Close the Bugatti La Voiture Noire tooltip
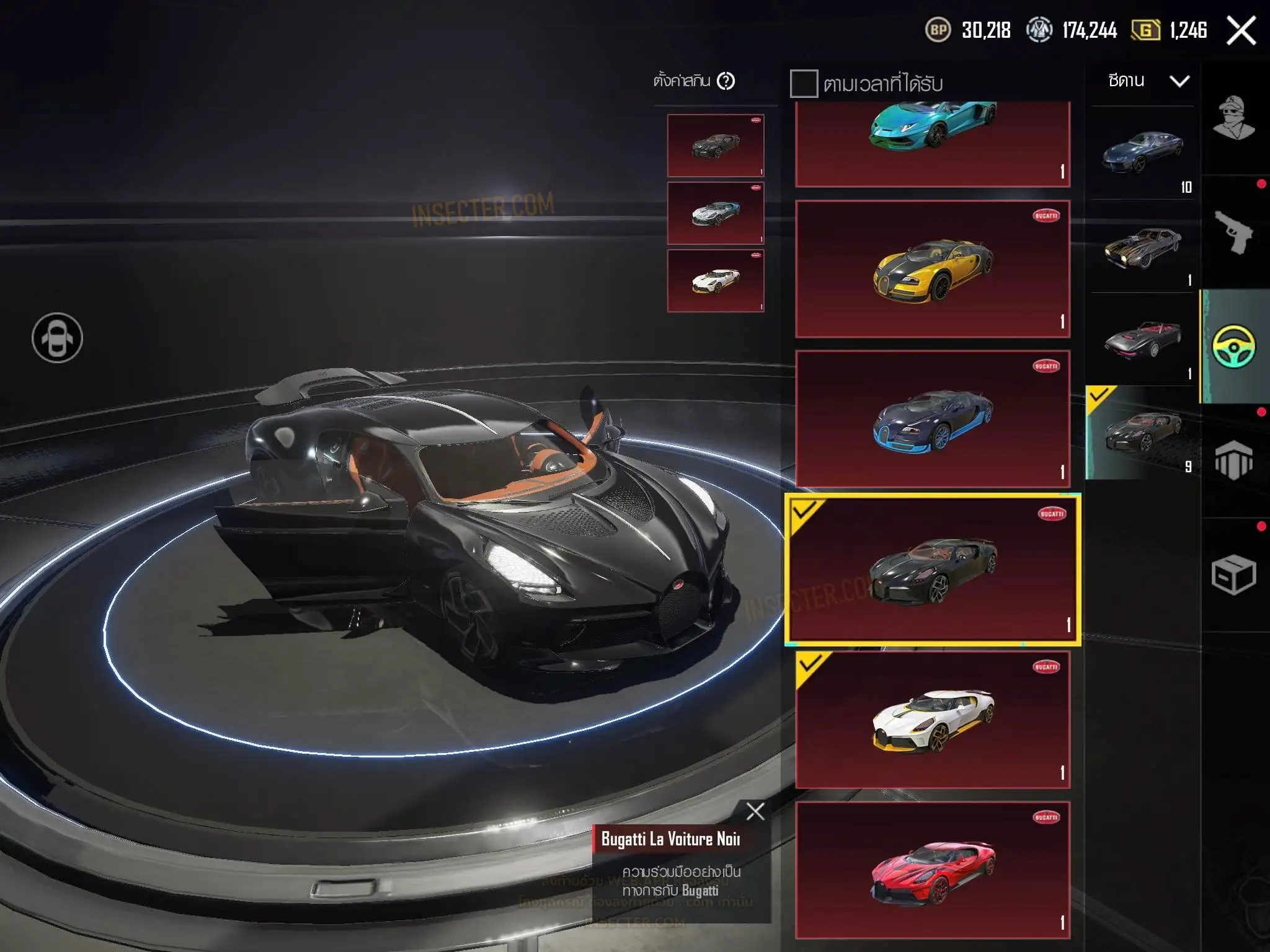 pos(755,811)
